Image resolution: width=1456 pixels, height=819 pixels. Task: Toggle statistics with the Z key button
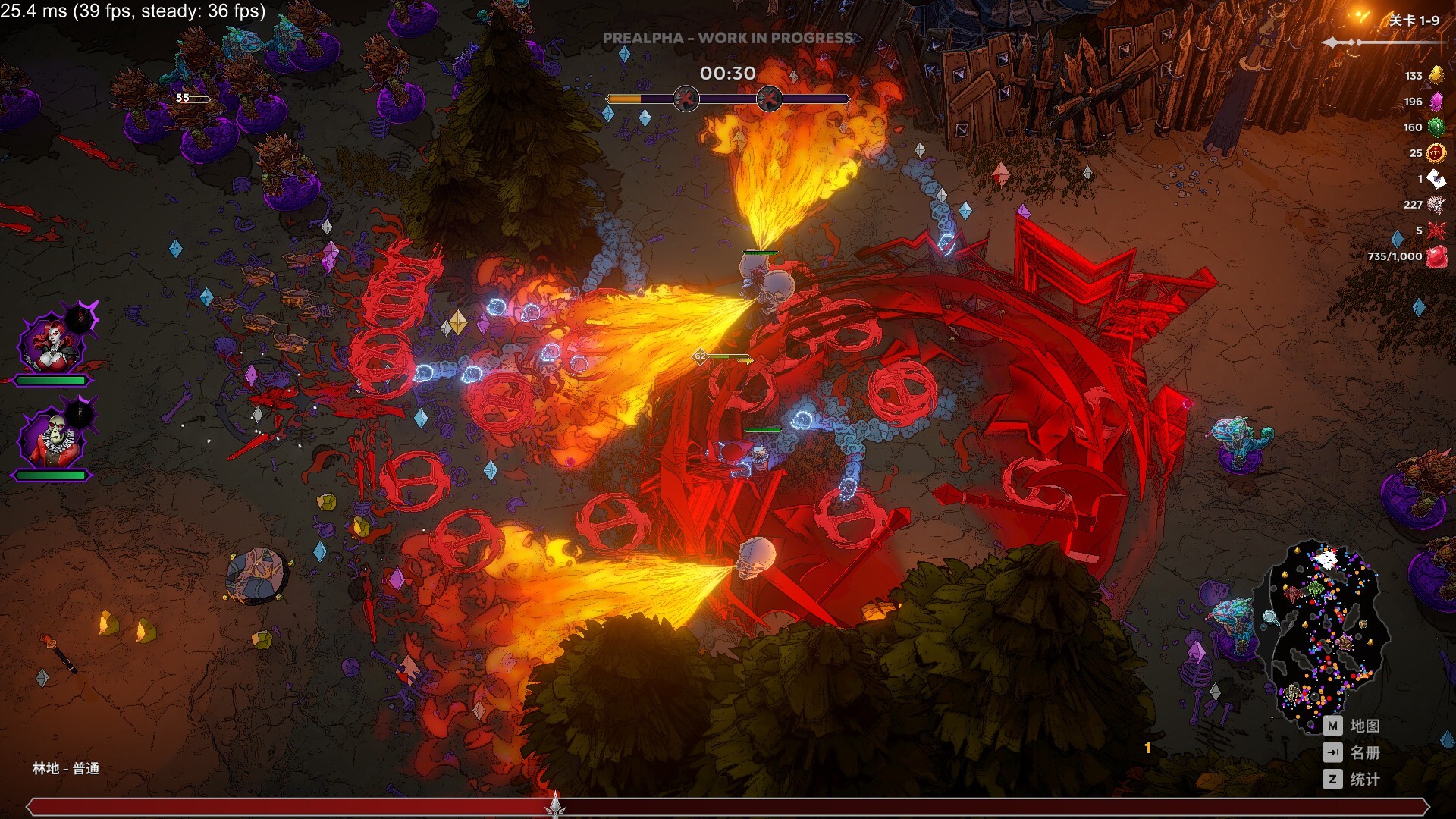coord(1331,779)
